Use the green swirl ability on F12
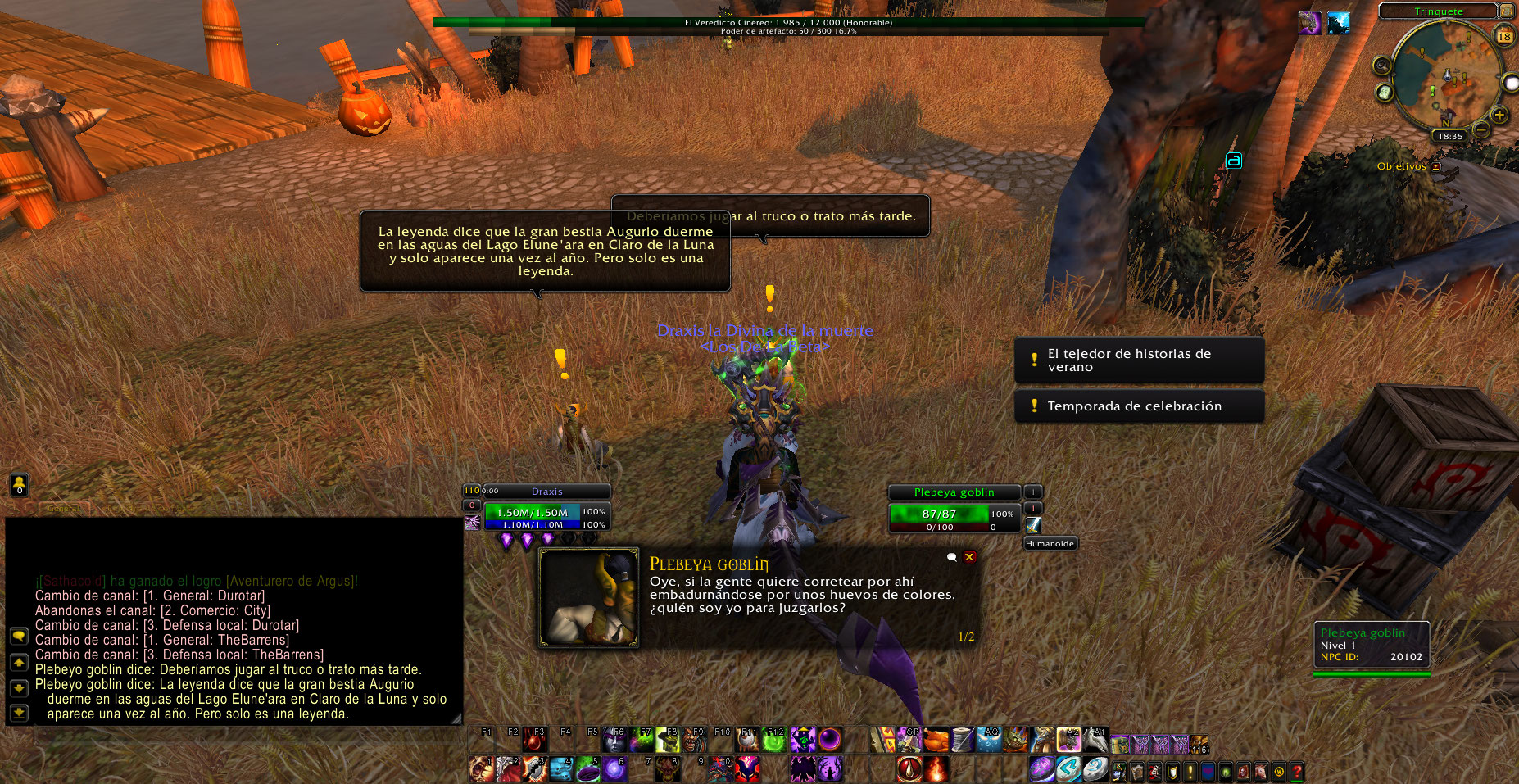 tap(774, 741)
